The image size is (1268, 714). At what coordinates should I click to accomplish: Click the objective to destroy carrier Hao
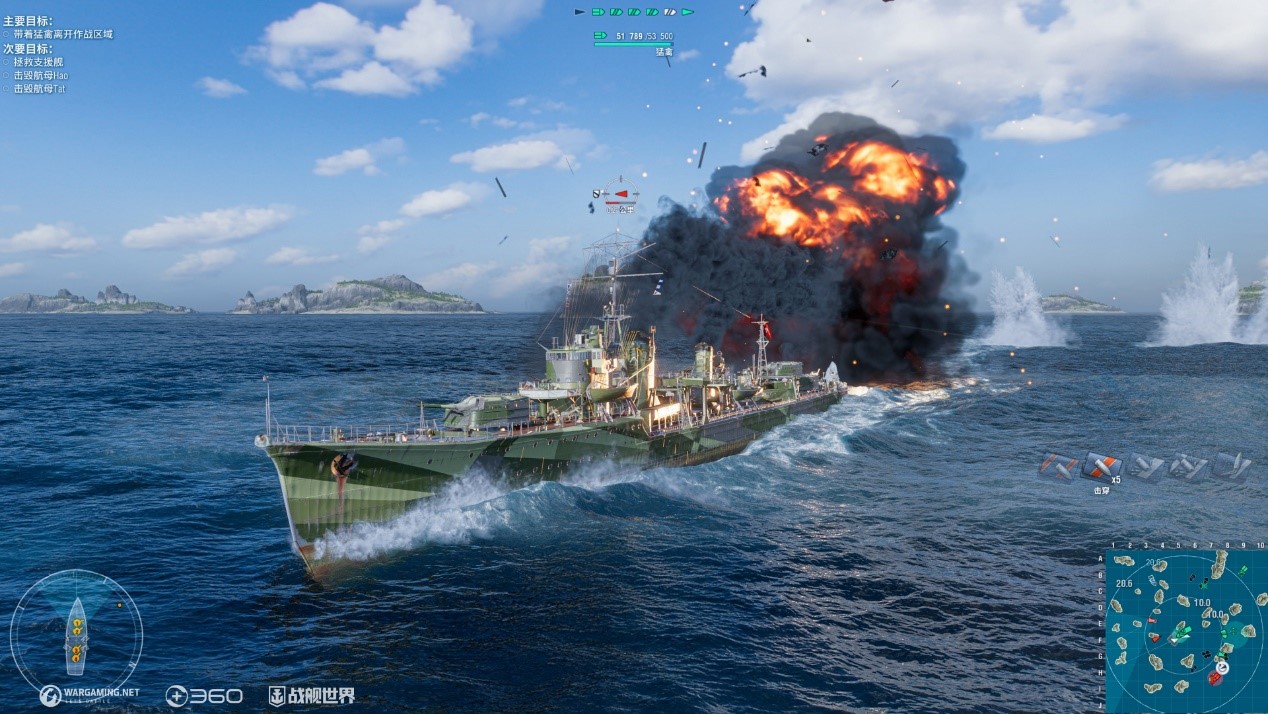coord(41,75)
